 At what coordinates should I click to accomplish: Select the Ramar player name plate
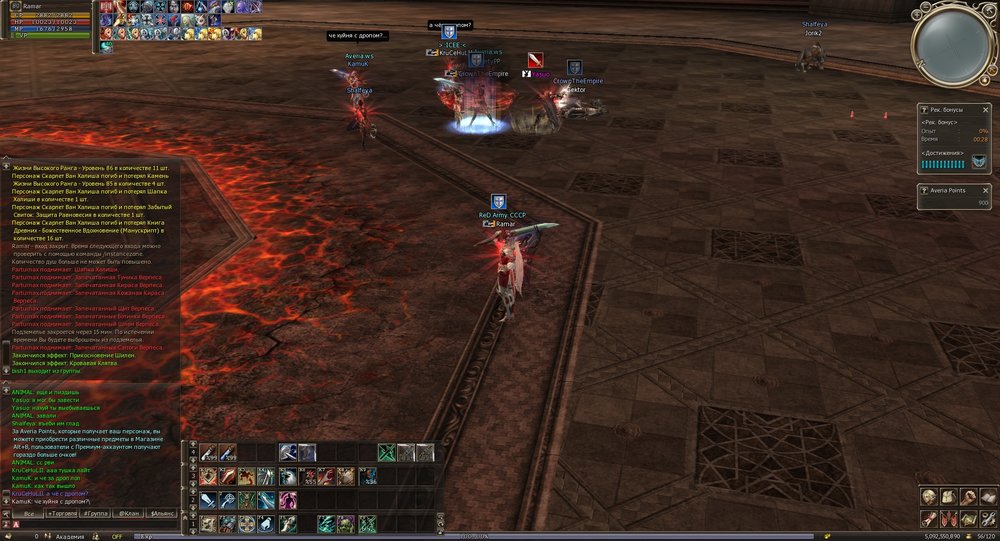(505, 224)
